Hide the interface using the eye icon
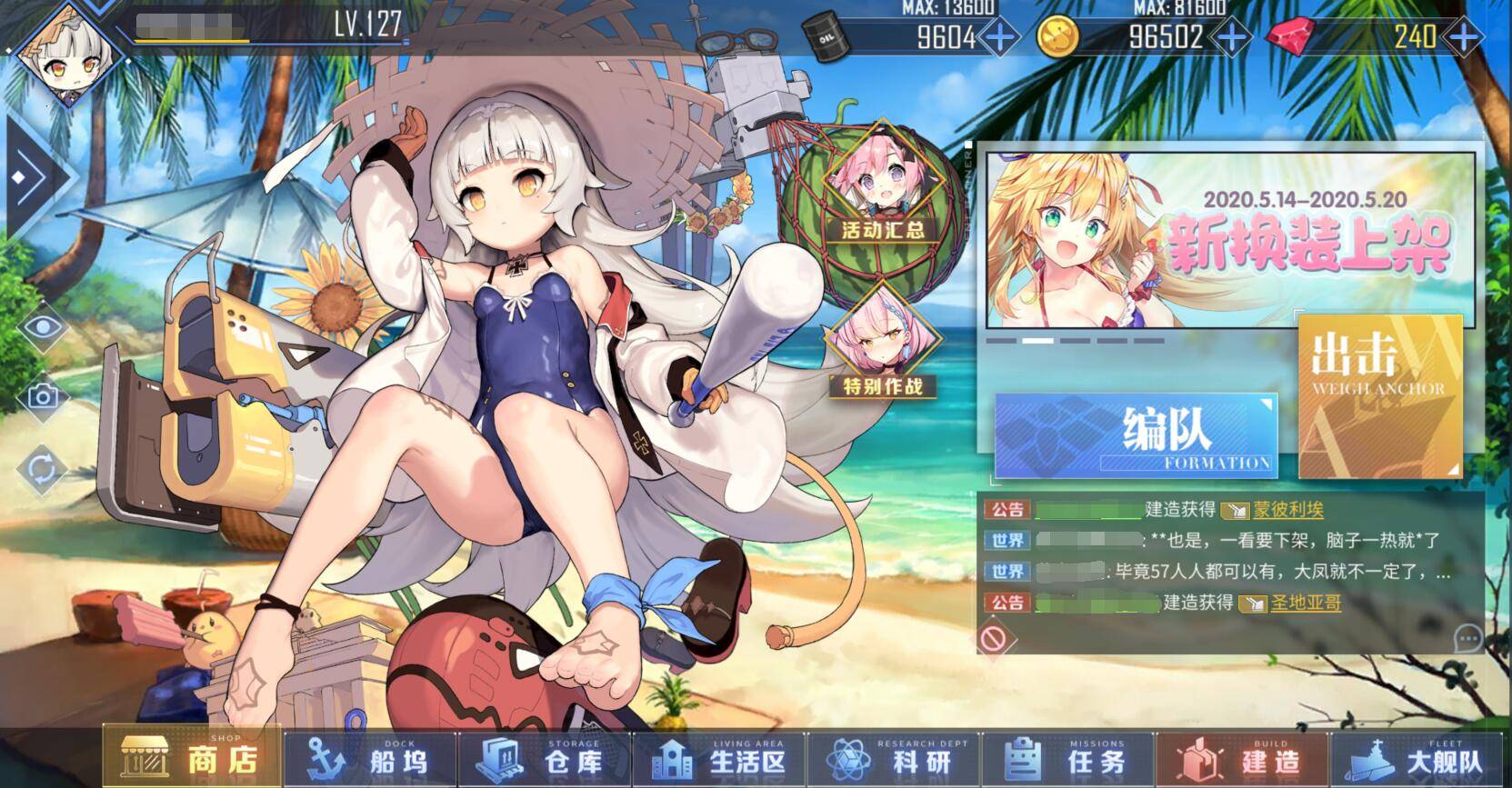 click(42, 327)
